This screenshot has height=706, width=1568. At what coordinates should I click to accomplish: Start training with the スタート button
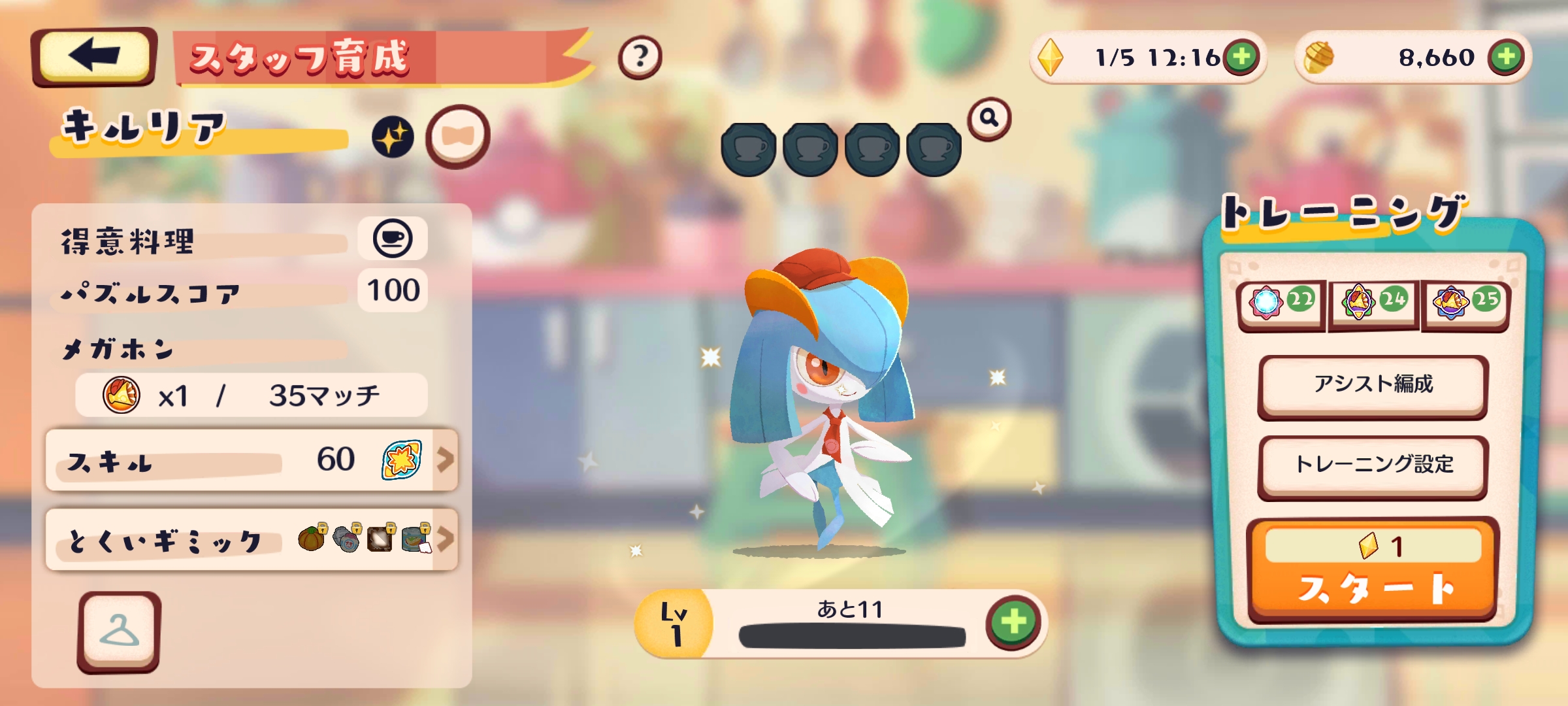1373,570
